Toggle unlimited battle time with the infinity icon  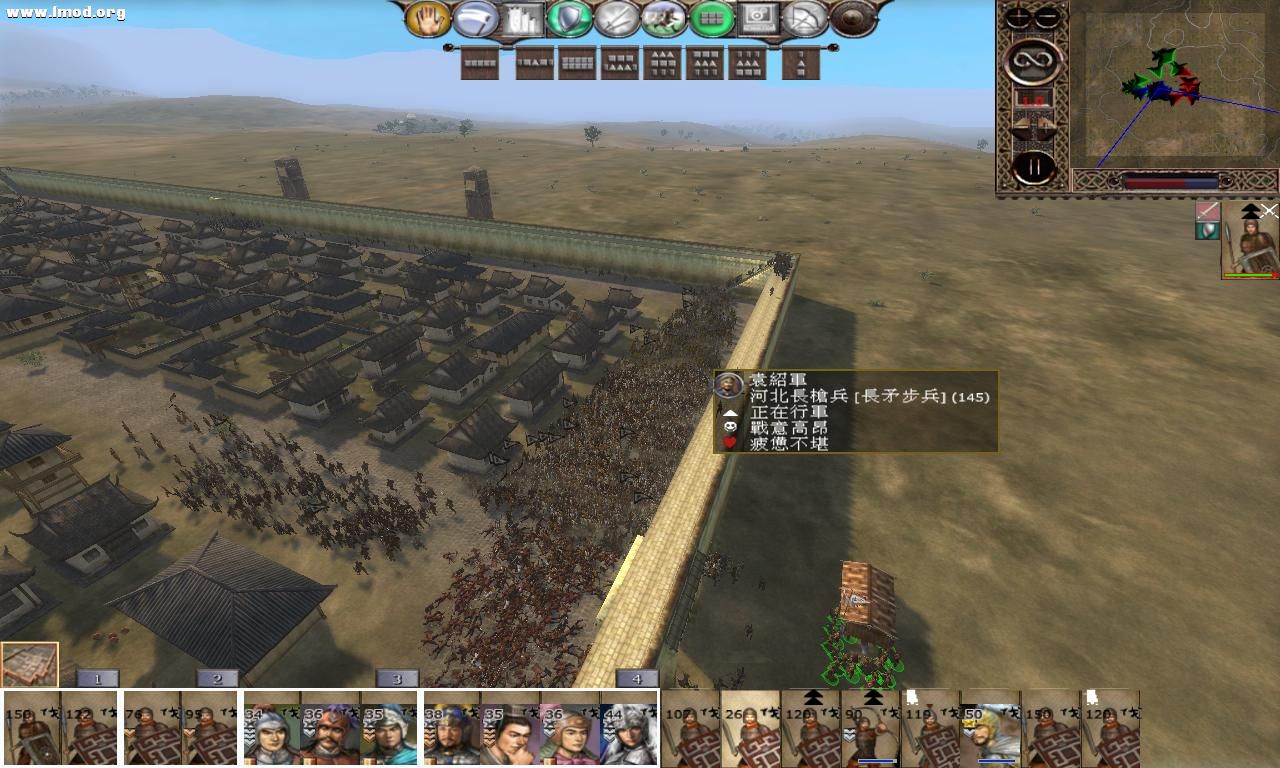[x=1034, y=60]
